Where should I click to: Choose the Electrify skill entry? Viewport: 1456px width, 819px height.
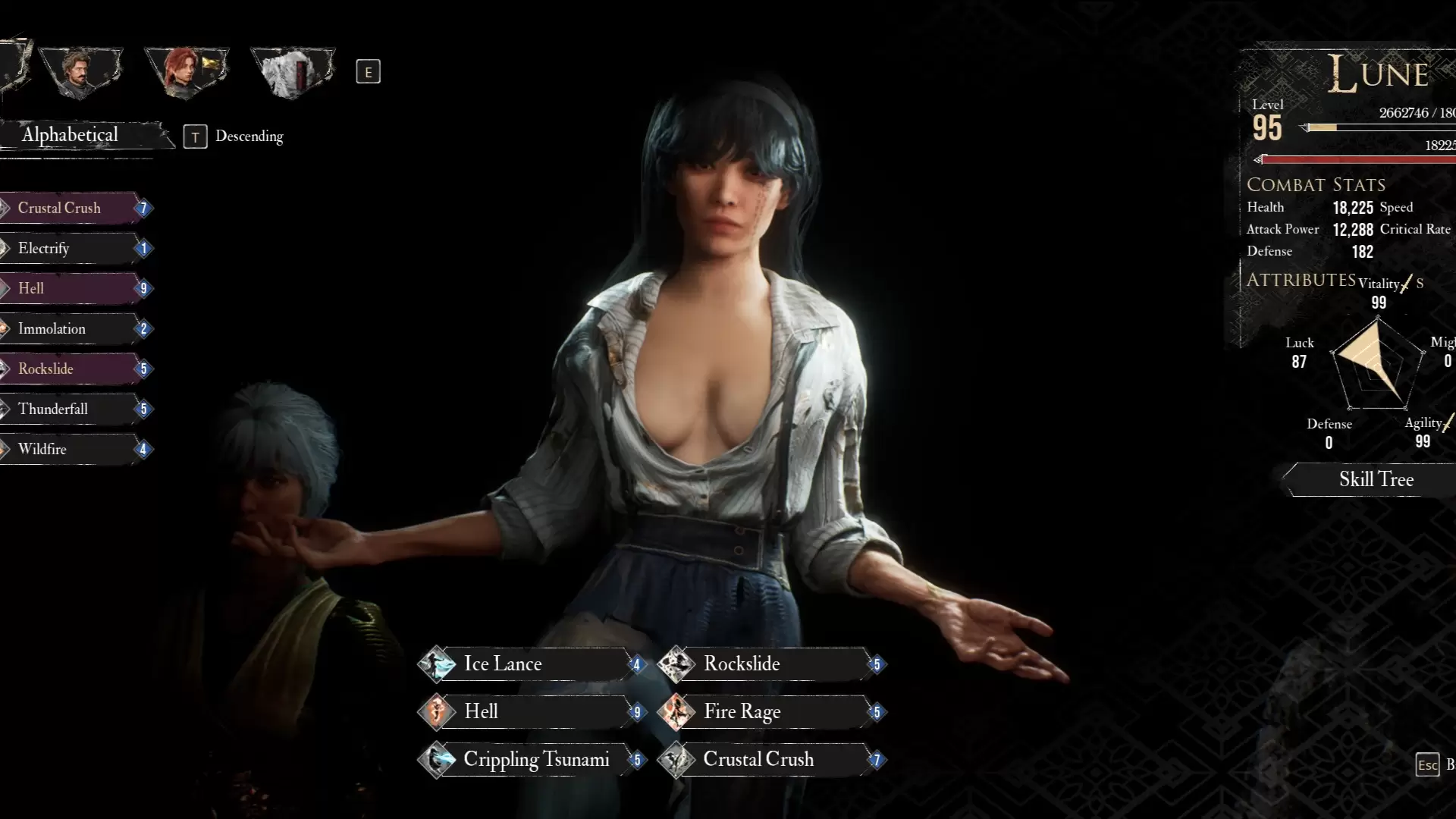(72, 249)
